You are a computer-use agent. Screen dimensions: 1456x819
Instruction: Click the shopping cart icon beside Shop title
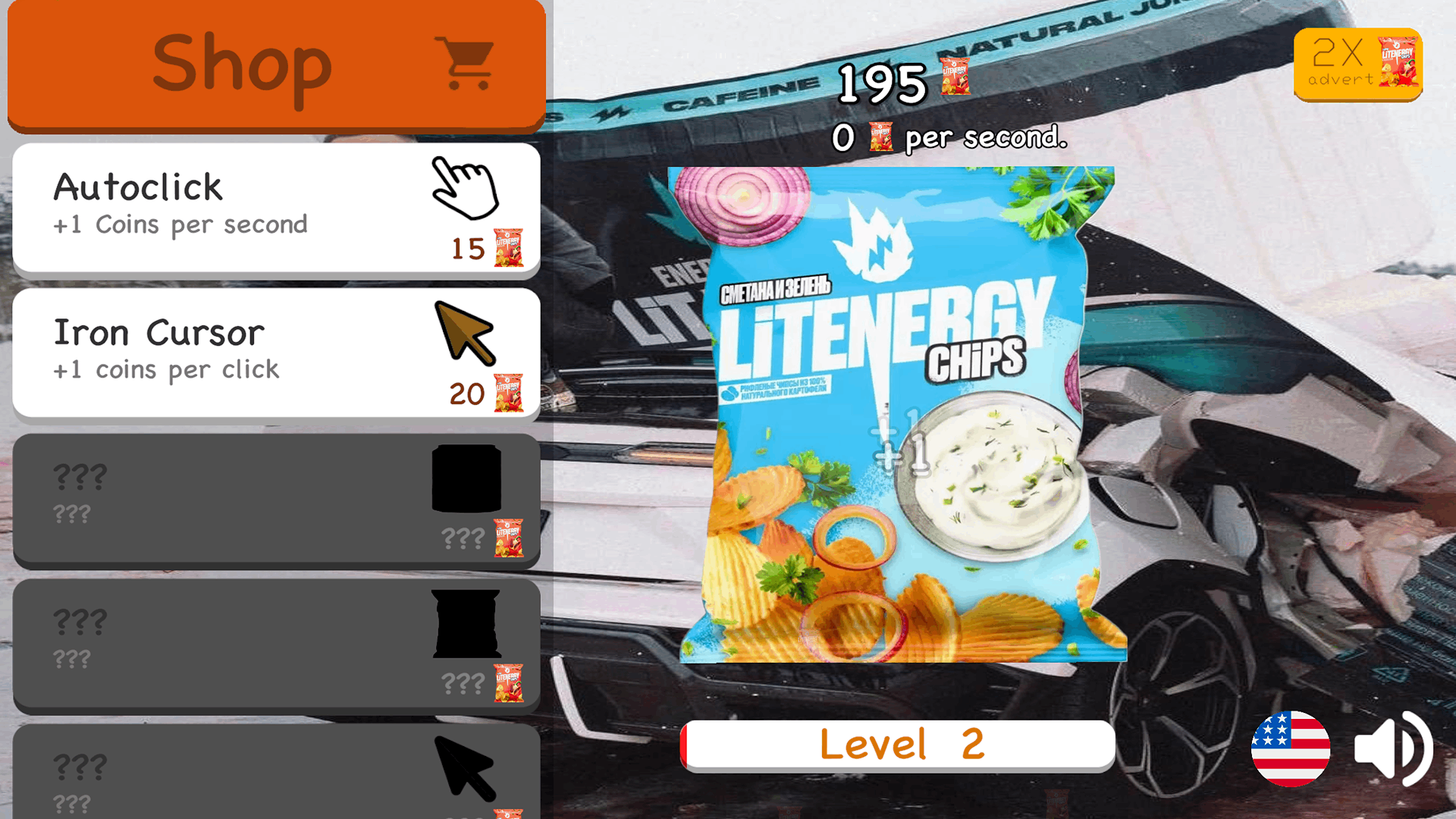tap(464, 62)
